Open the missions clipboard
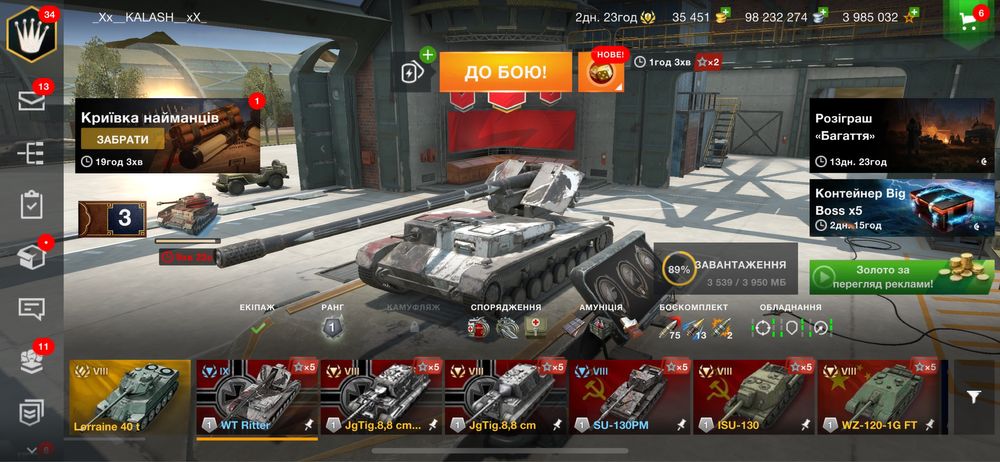 coord(32,205)
